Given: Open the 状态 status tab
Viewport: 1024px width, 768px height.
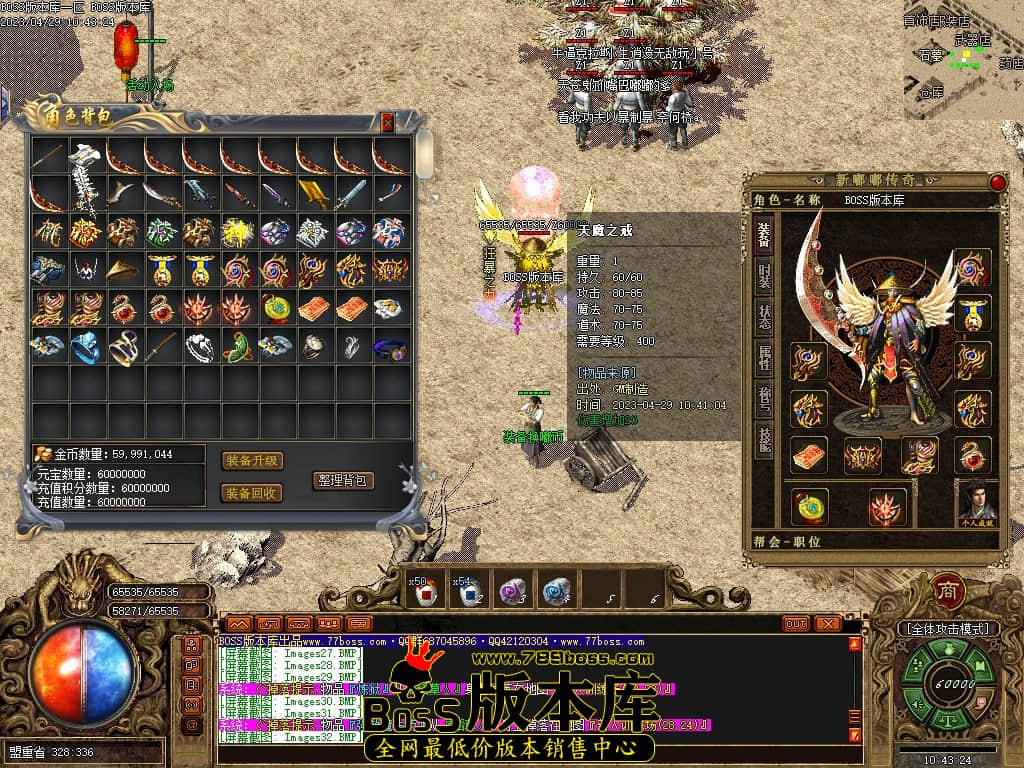Looking at the screenshot, I should click(763, 320).
